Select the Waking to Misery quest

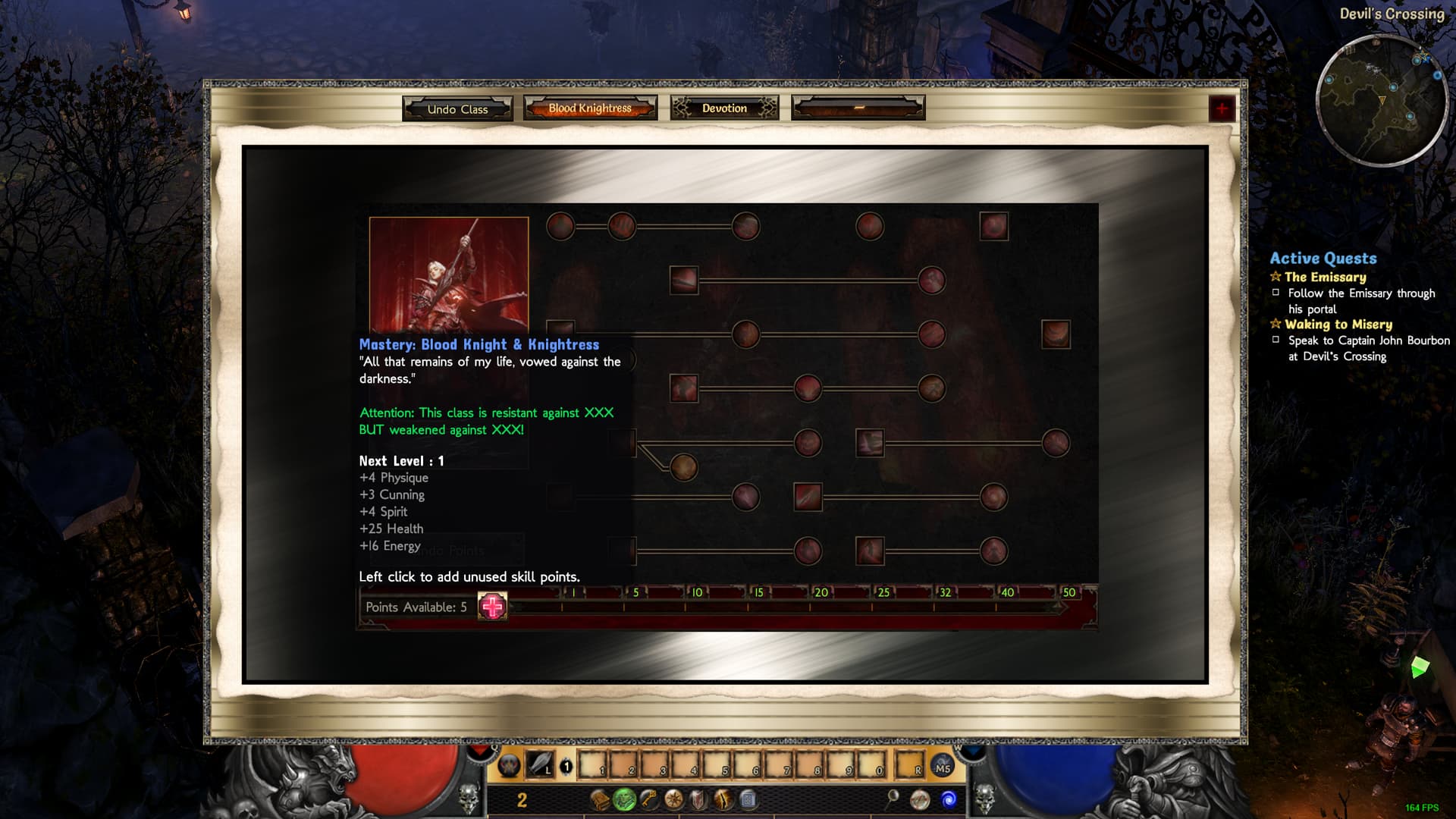[1338, 324]
